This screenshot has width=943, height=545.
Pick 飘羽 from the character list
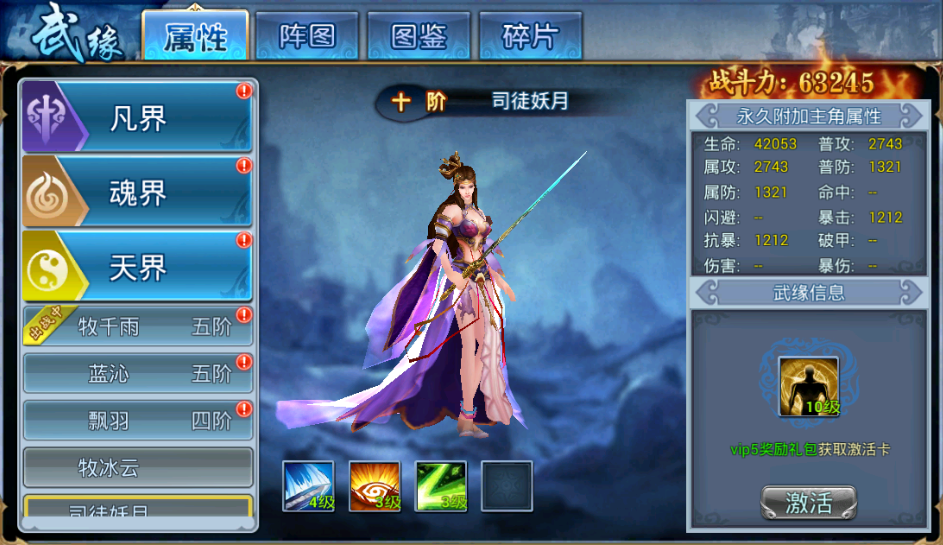(138, 421)
